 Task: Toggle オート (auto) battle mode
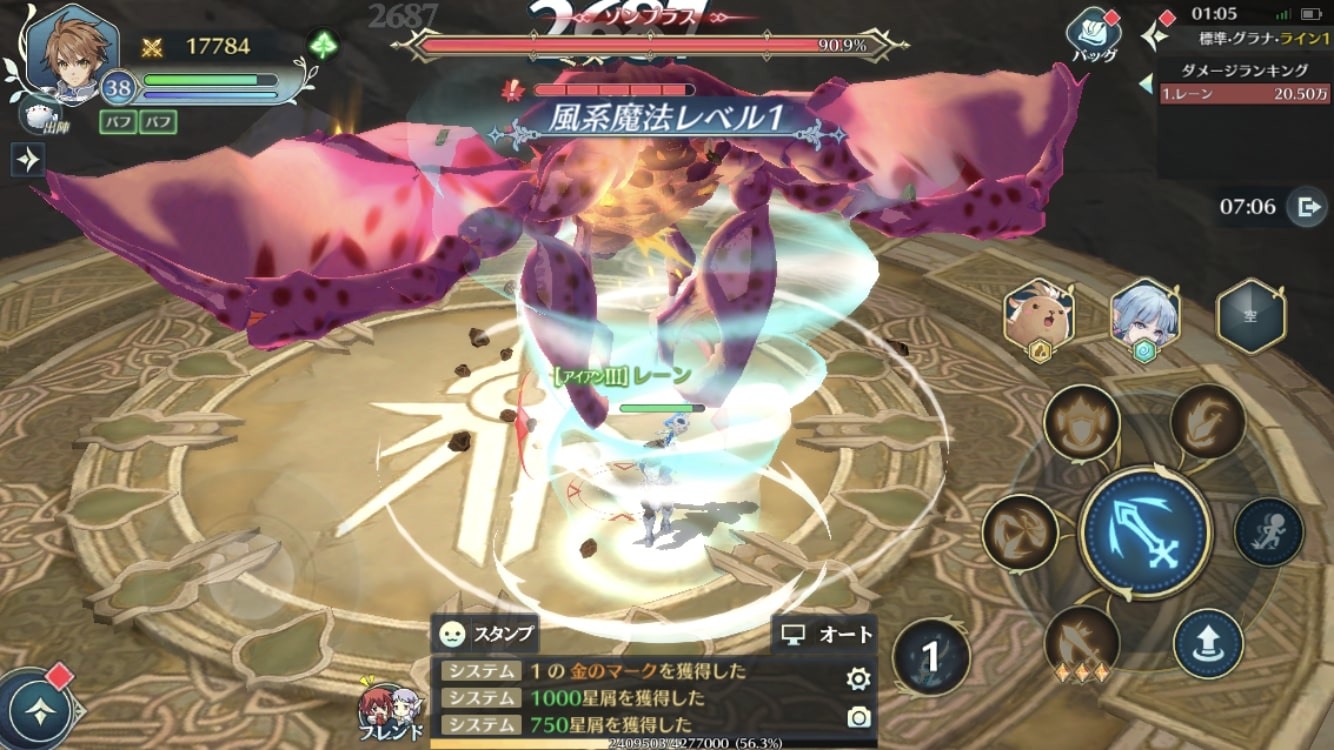click(827, 634)
